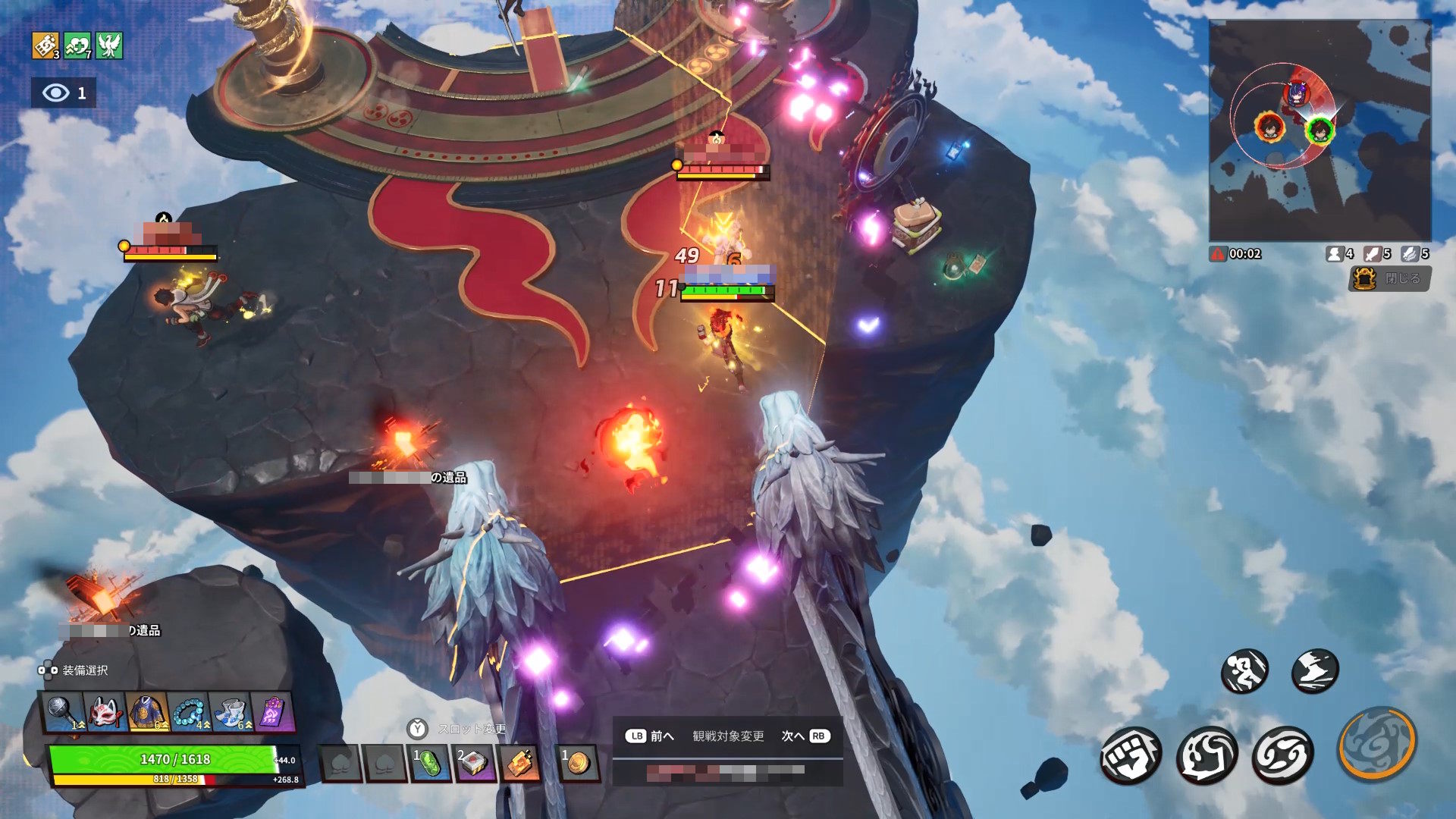
Task: Click the spectator eye count icon
Action: 64,93
